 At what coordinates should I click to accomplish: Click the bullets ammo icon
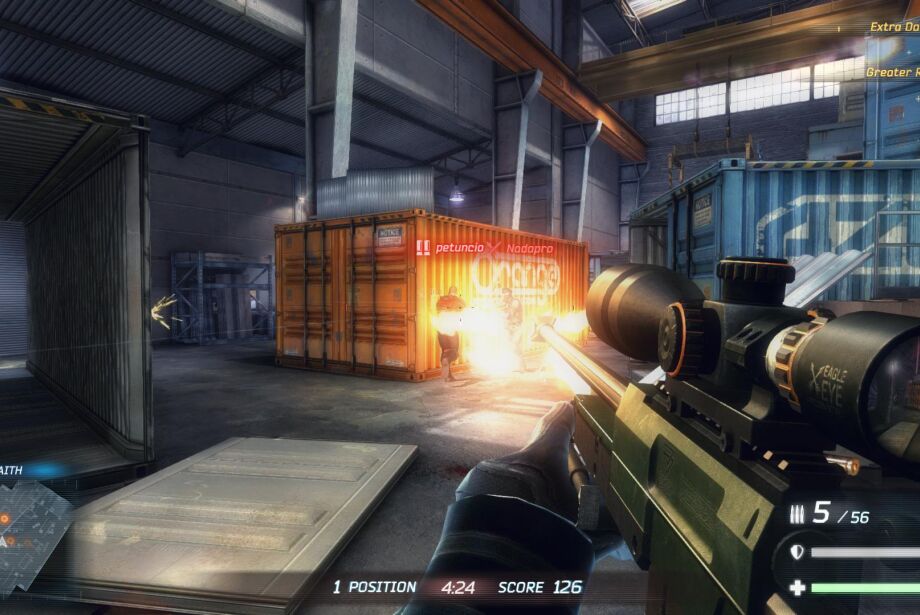point(796,514)
